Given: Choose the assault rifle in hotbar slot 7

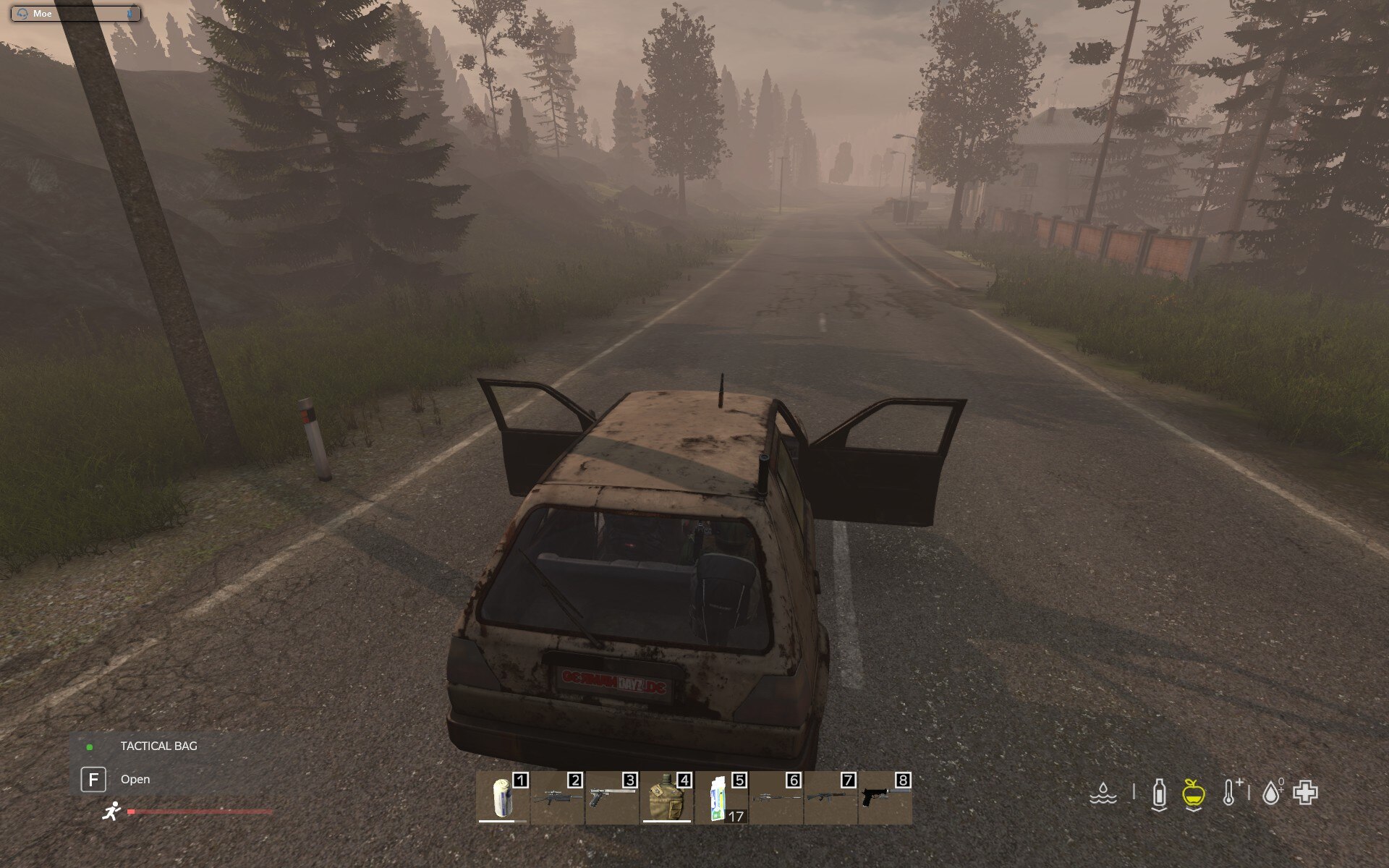Looking at the screenshot, I should 831,797.
